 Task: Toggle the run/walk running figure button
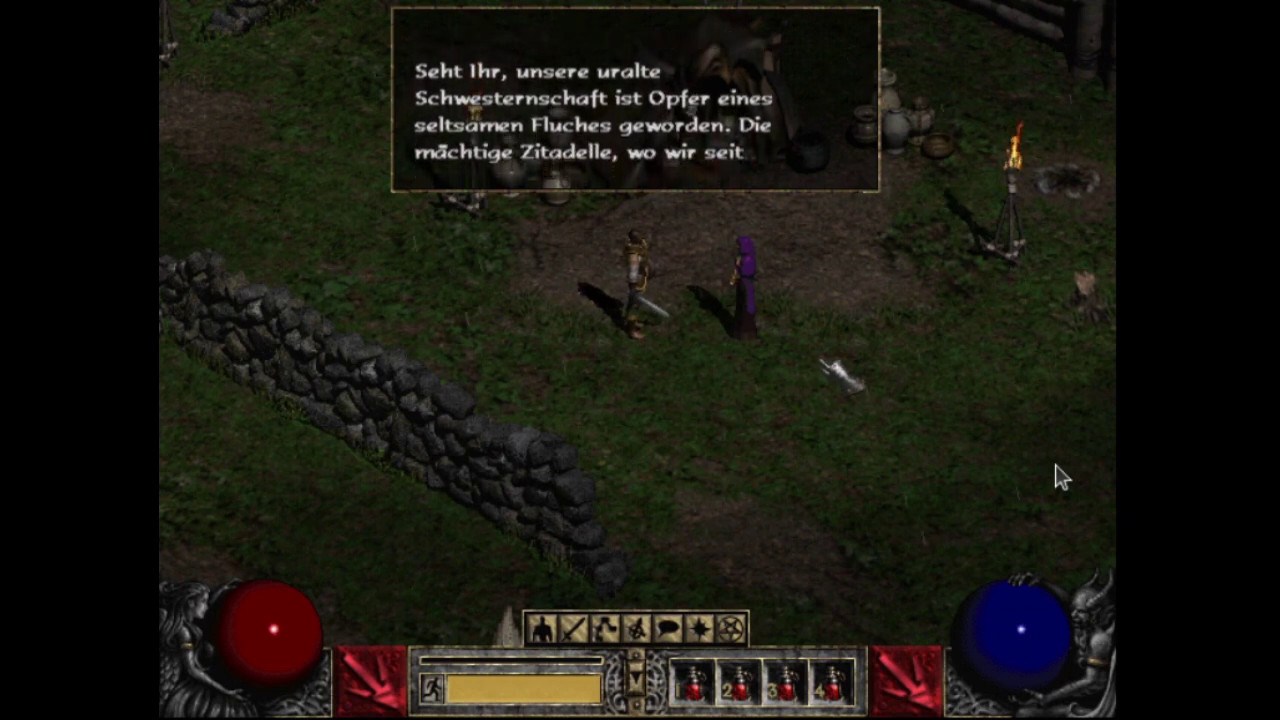(432, 688)
